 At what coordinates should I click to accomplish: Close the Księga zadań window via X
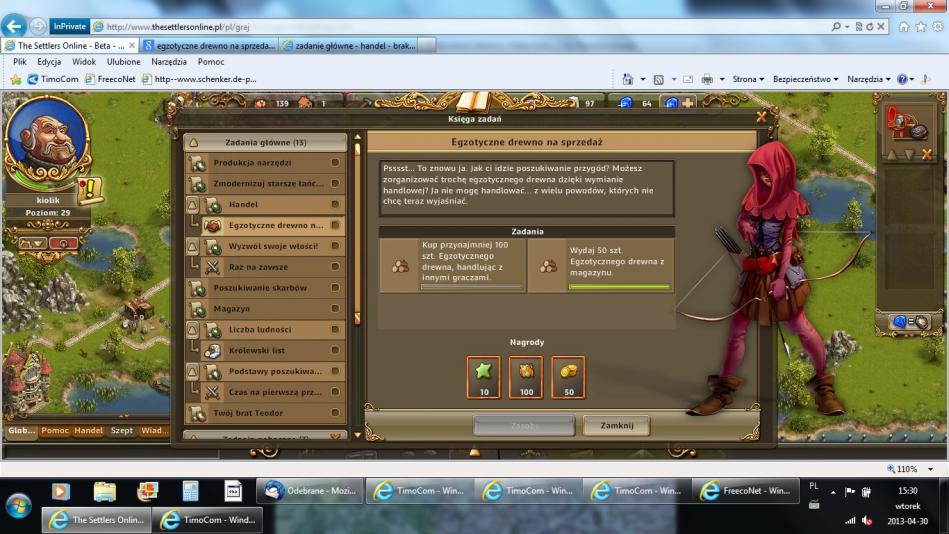pos(761,117)
